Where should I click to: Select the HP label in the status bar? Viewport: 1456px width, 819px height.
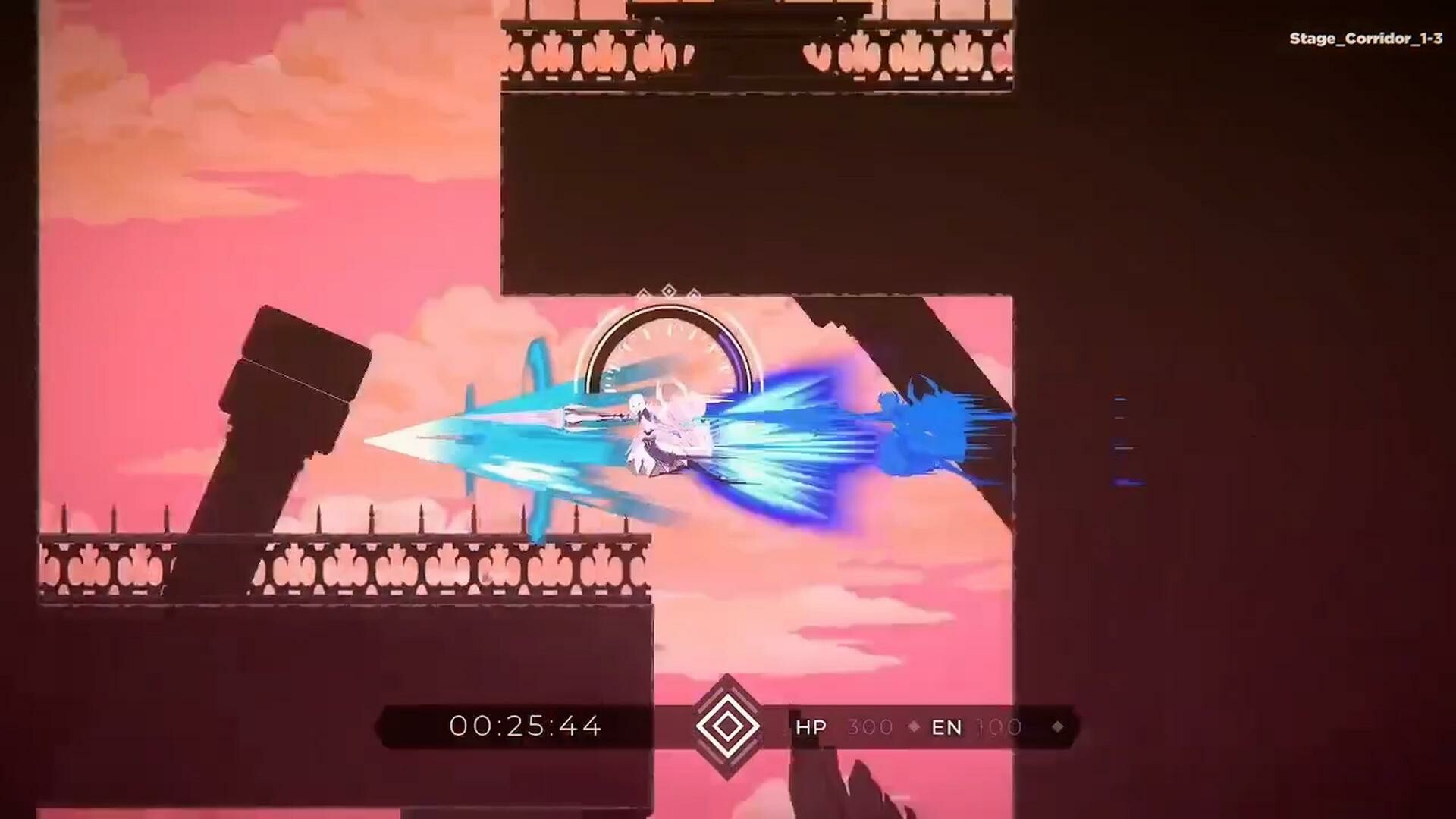811,727
